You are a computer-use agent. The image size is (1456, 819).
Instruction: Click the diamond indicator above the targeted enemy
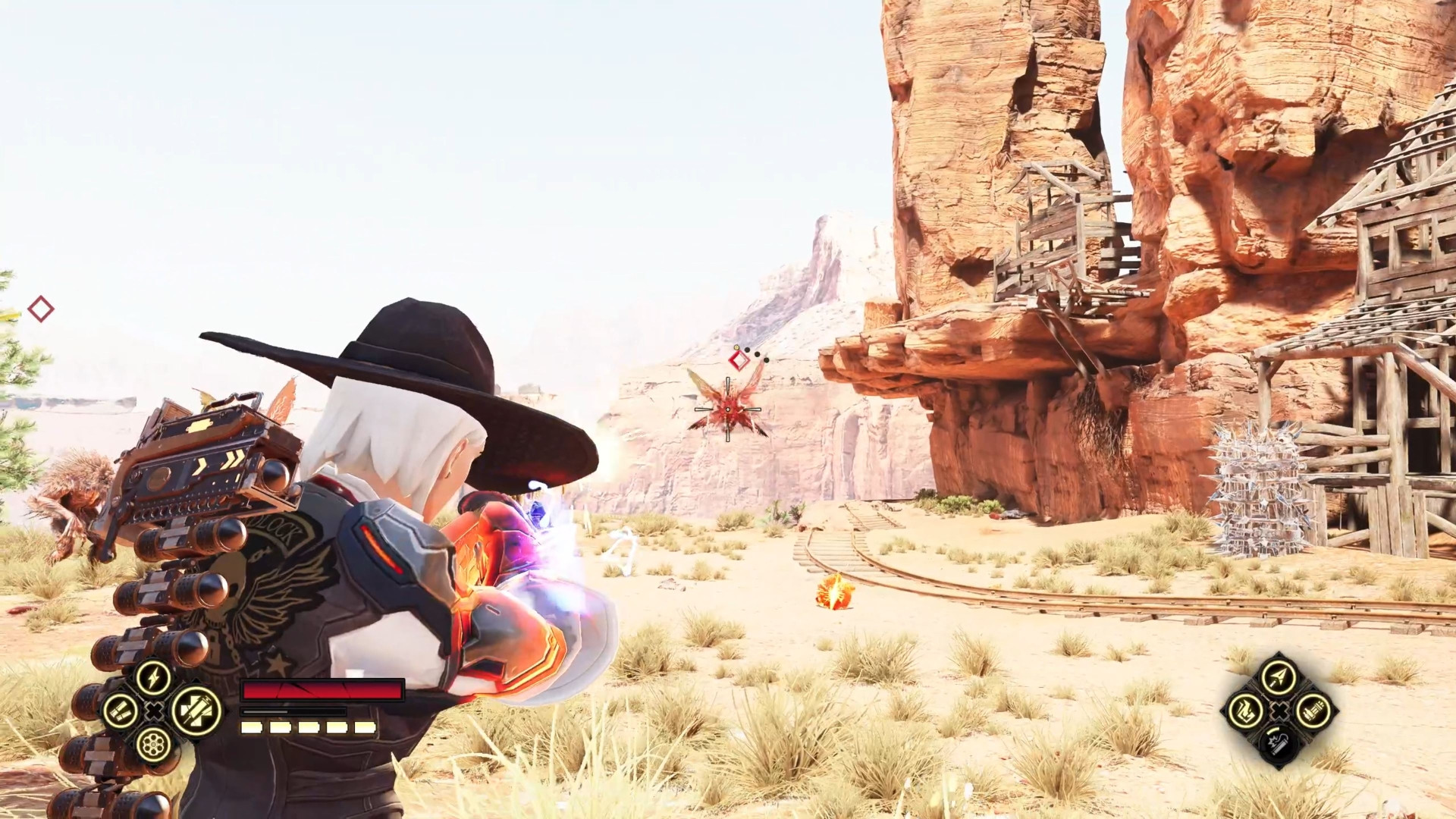tap(741, 360)
